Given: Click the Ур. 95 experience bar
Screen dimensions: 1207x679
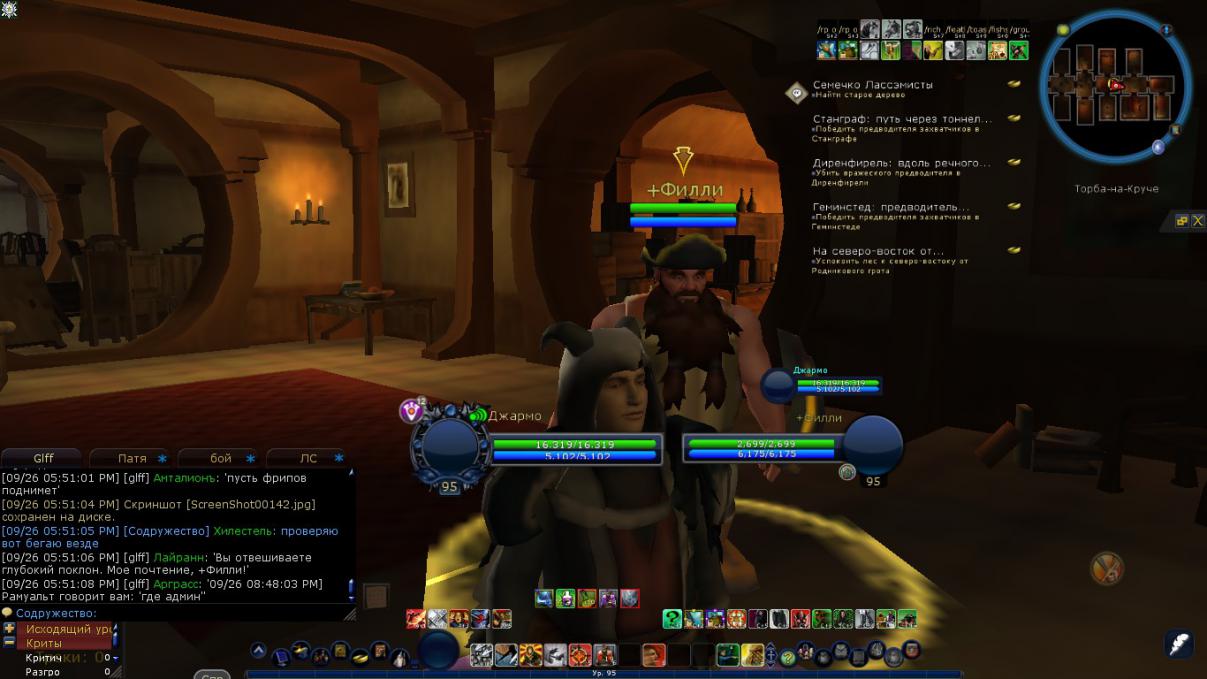Looking at the screenshot, I should click(x=604, y=674).
